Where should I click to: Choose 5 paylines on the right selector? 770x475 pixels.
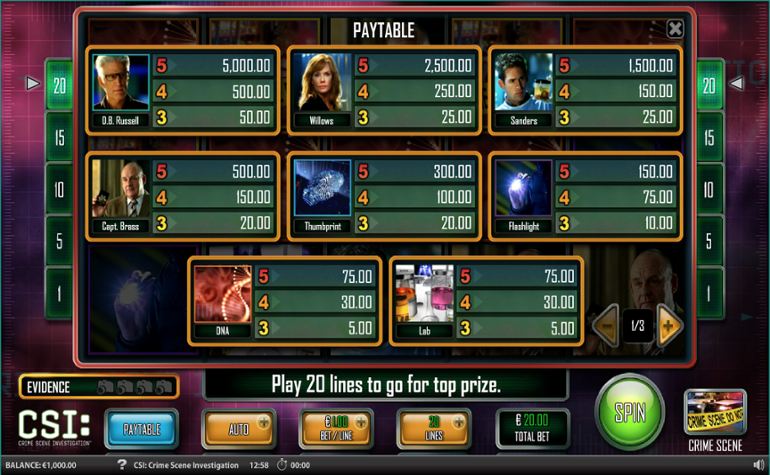coord(709,241)
